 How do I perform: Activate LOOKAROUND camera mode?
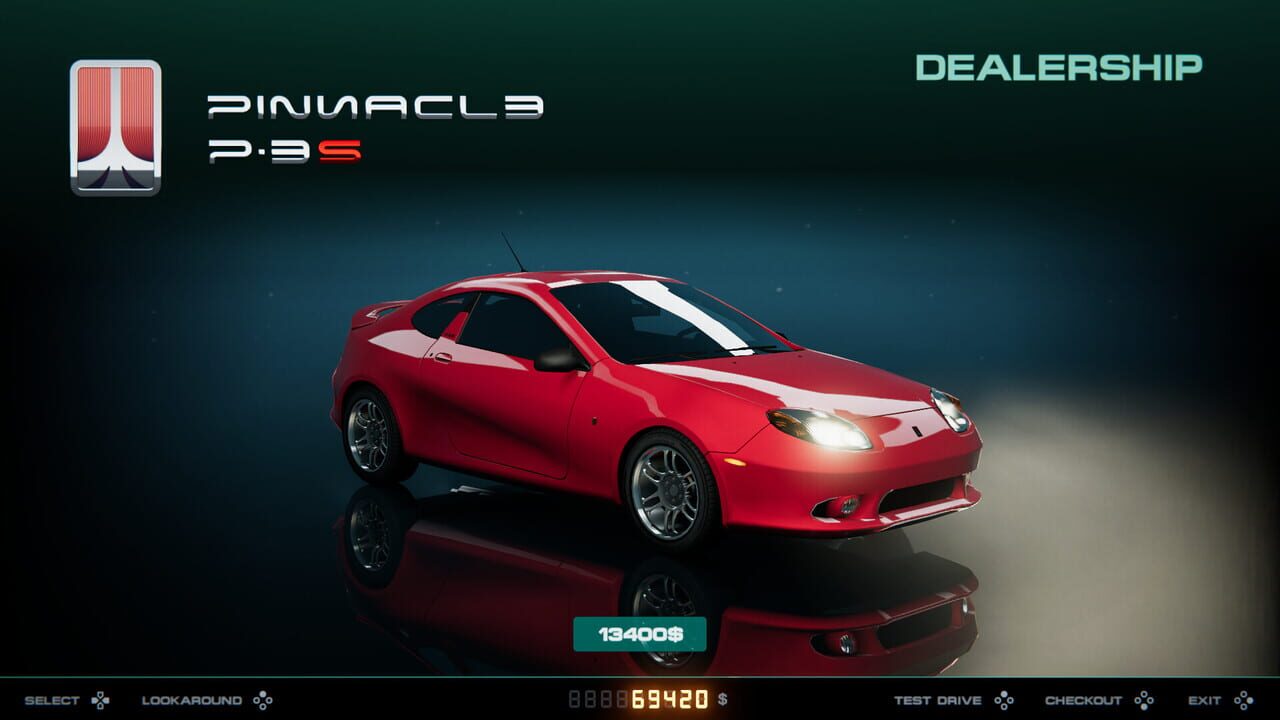[x=192, y=700]
